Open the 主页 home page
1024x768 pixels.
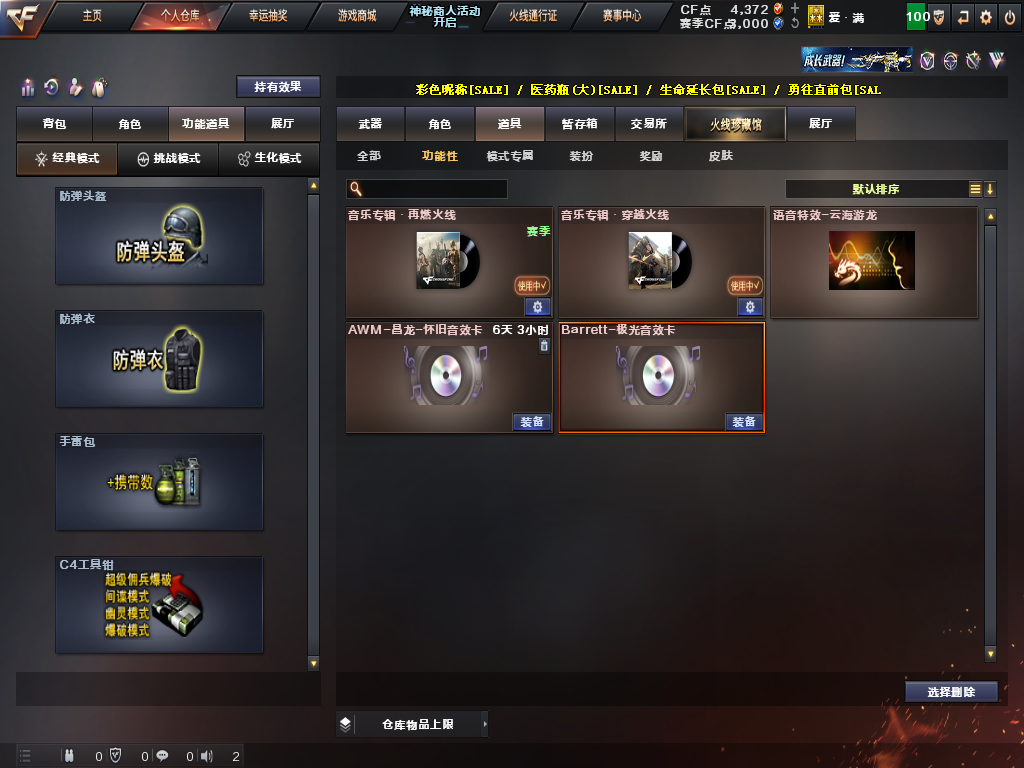[92, 16]
